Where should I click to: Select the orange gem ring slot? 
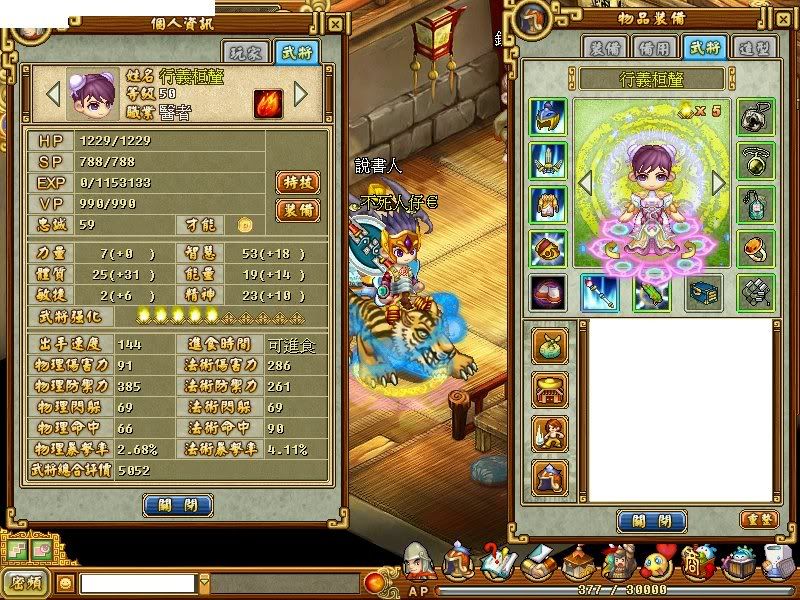pos(756,248)
